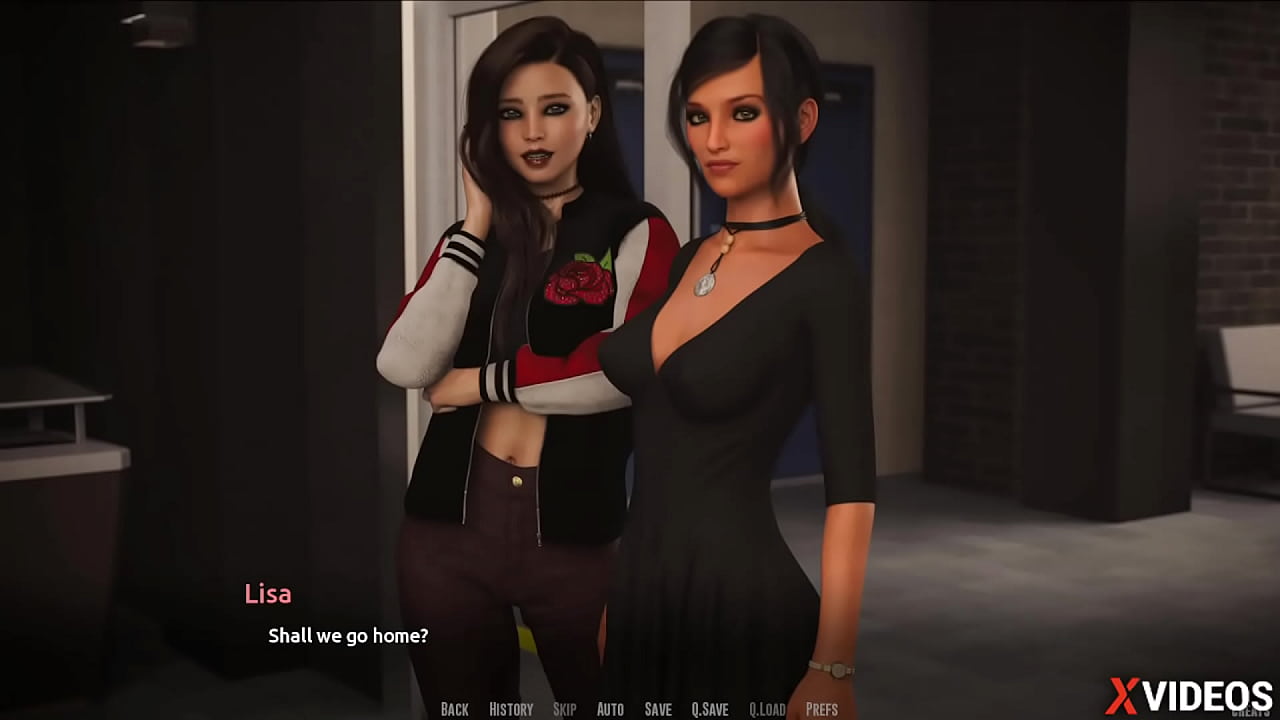
Task: Toggle Auto dialogue advance
Action: coord(610,709)
